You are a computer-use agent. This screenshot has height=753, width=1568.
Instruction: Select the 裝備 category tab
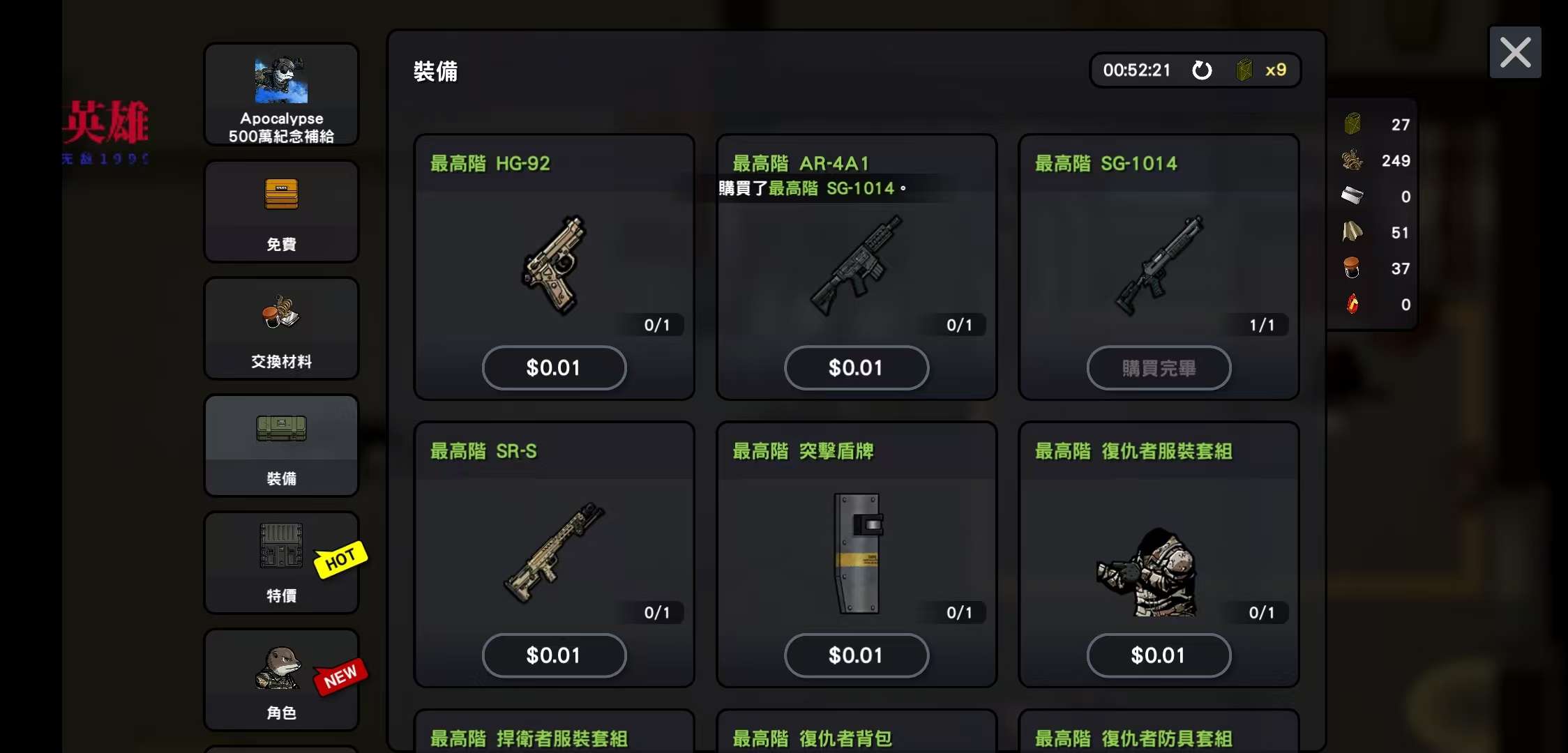[281, 446]
